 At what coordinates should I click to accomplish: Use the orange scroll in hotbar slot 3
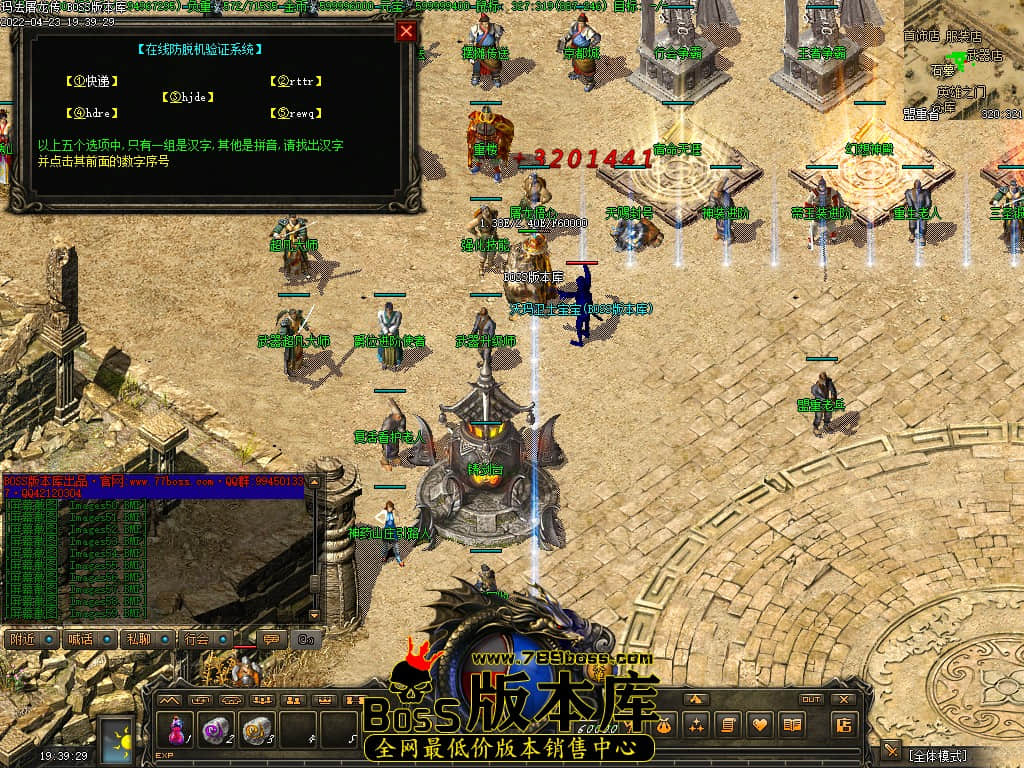coord(256,728)
